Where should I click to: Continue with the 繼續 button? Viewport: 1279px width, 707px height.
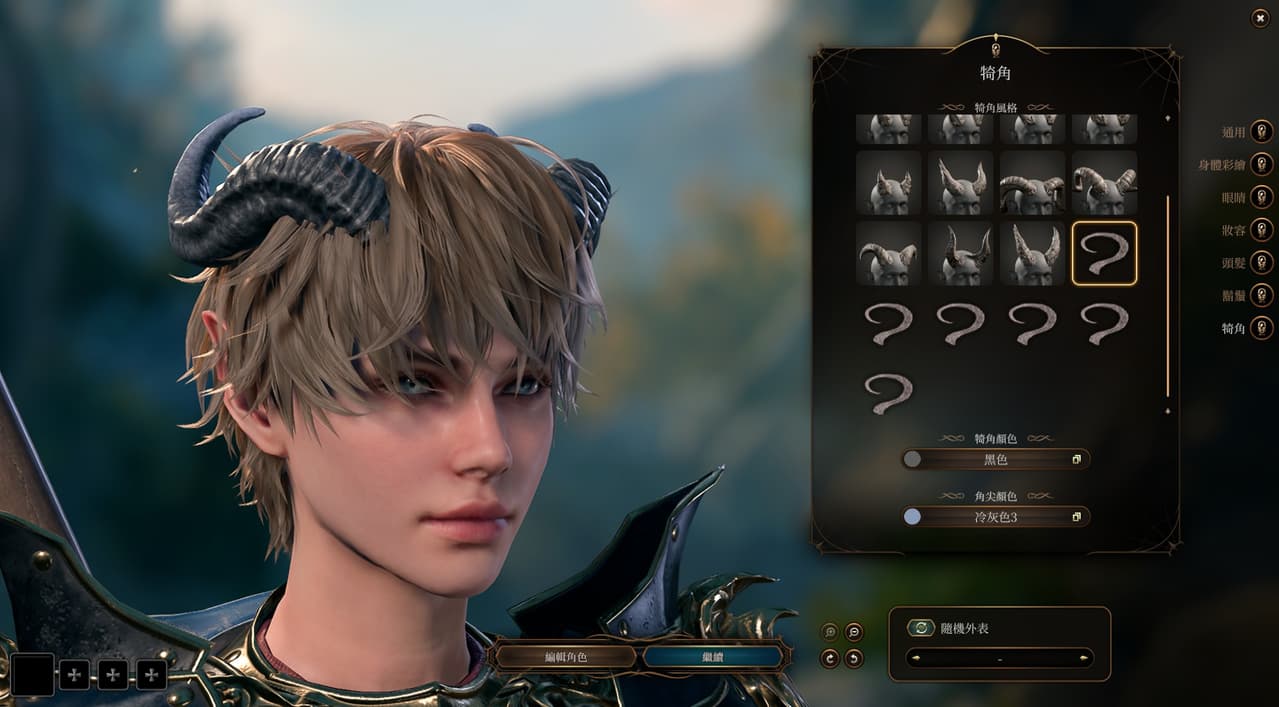point(712,657)
